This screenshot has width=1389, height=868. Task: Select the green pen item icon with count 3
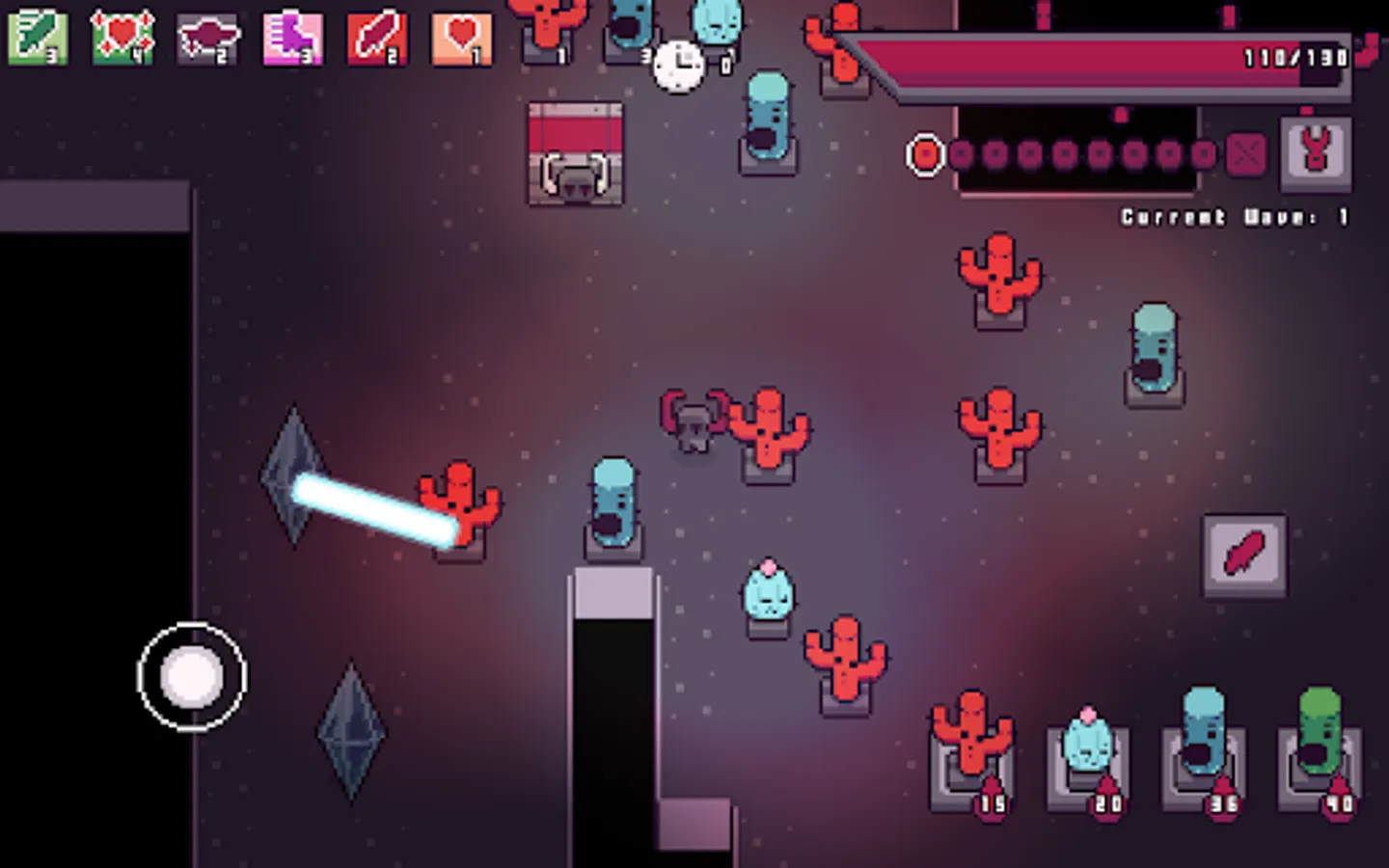(38, 39)
